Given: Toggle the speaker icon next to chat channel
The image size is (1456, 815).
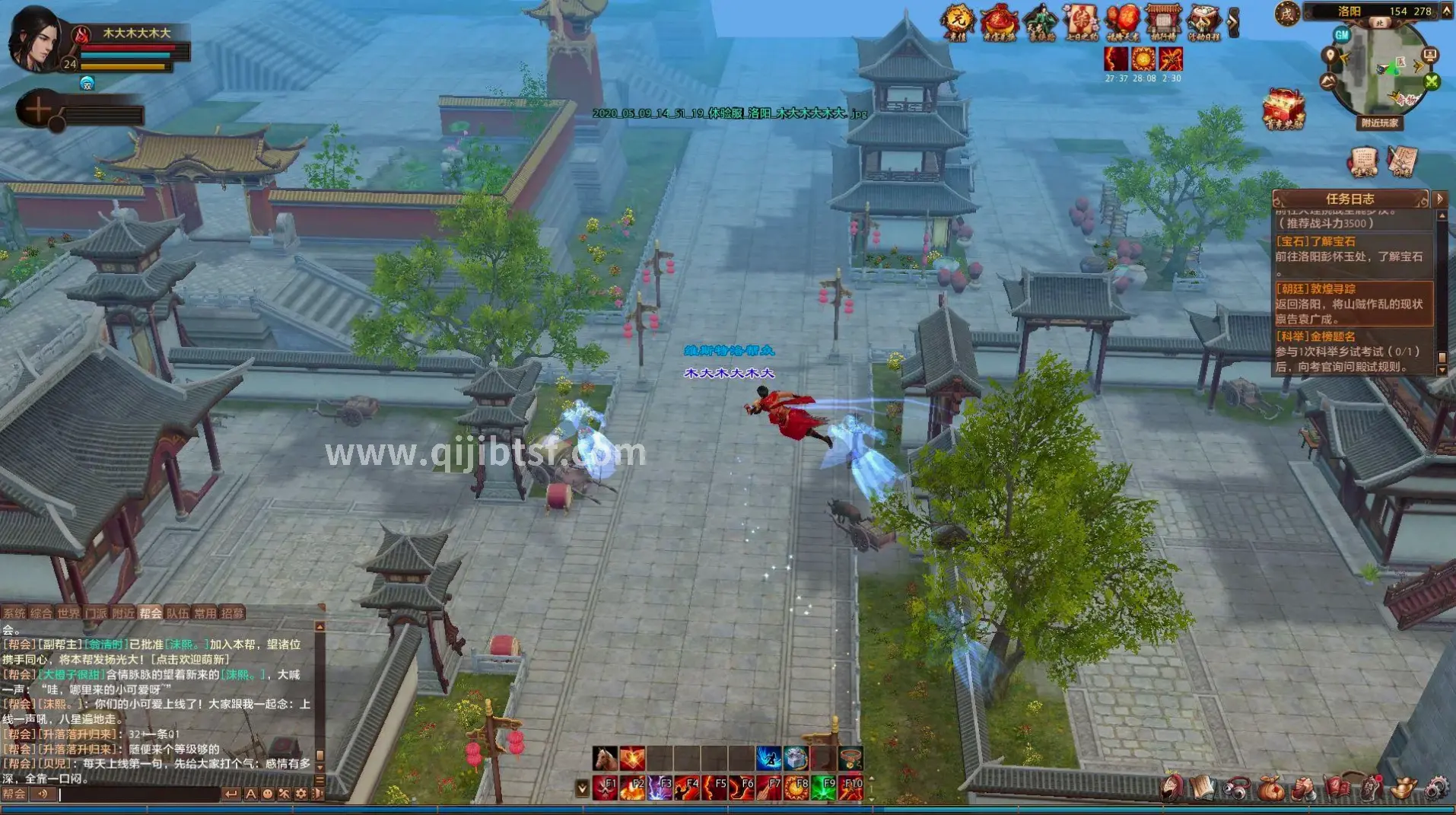Looking at the screenshot, I should pyautogui.click(x=42, y=794).
